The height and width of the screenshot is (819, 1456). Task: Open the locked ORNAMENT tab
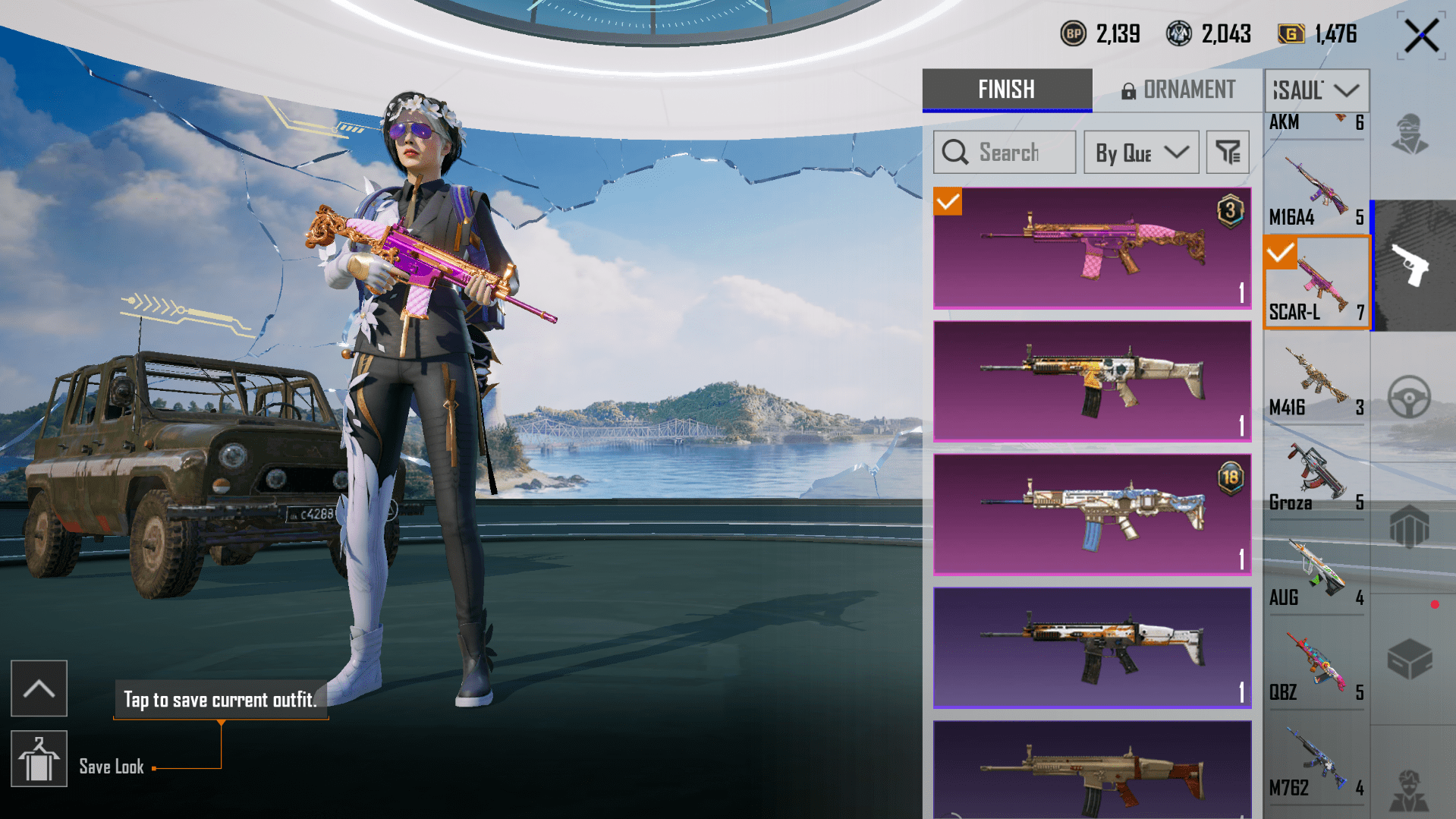(x=1178, y=90)
